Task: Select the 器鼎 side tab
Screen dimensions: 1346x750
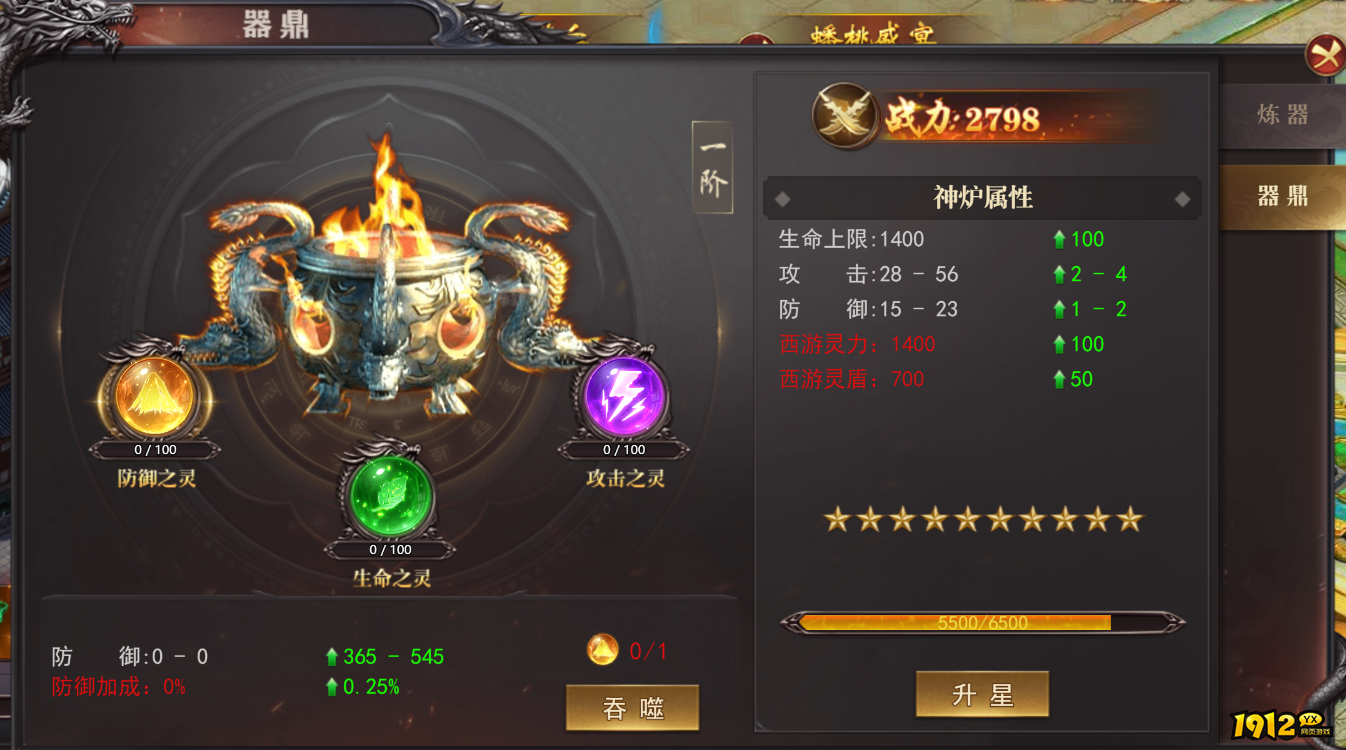Action: click(1282, 196)
